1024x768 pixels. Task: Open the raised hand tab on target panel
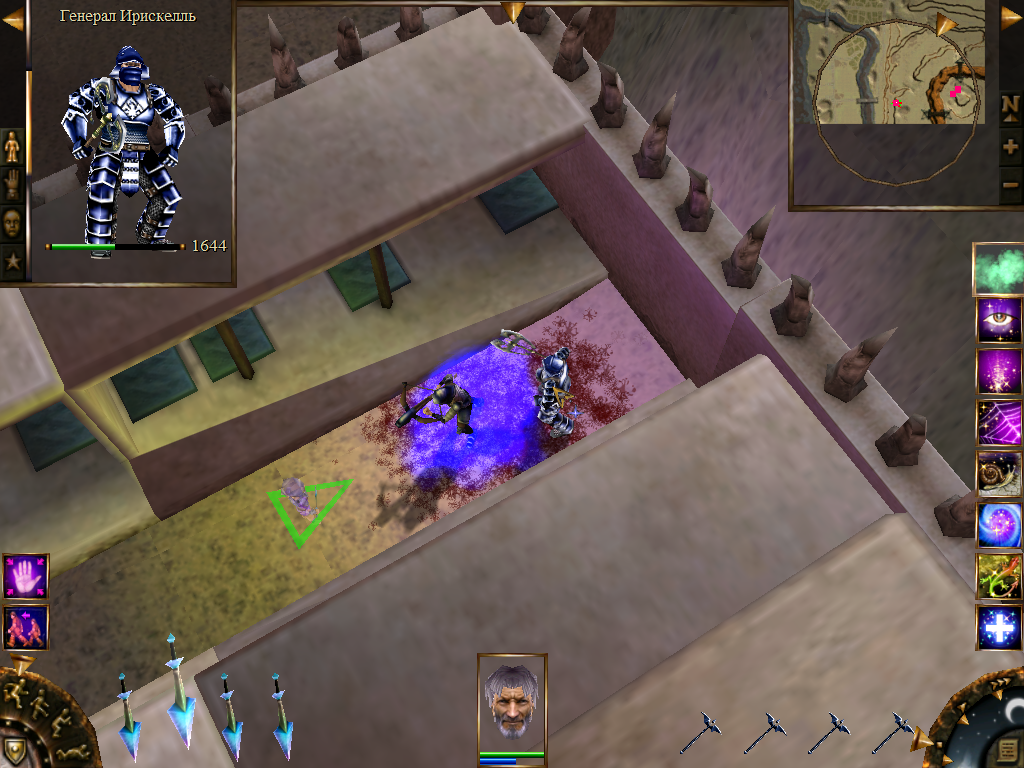click(x=12, y=185)
